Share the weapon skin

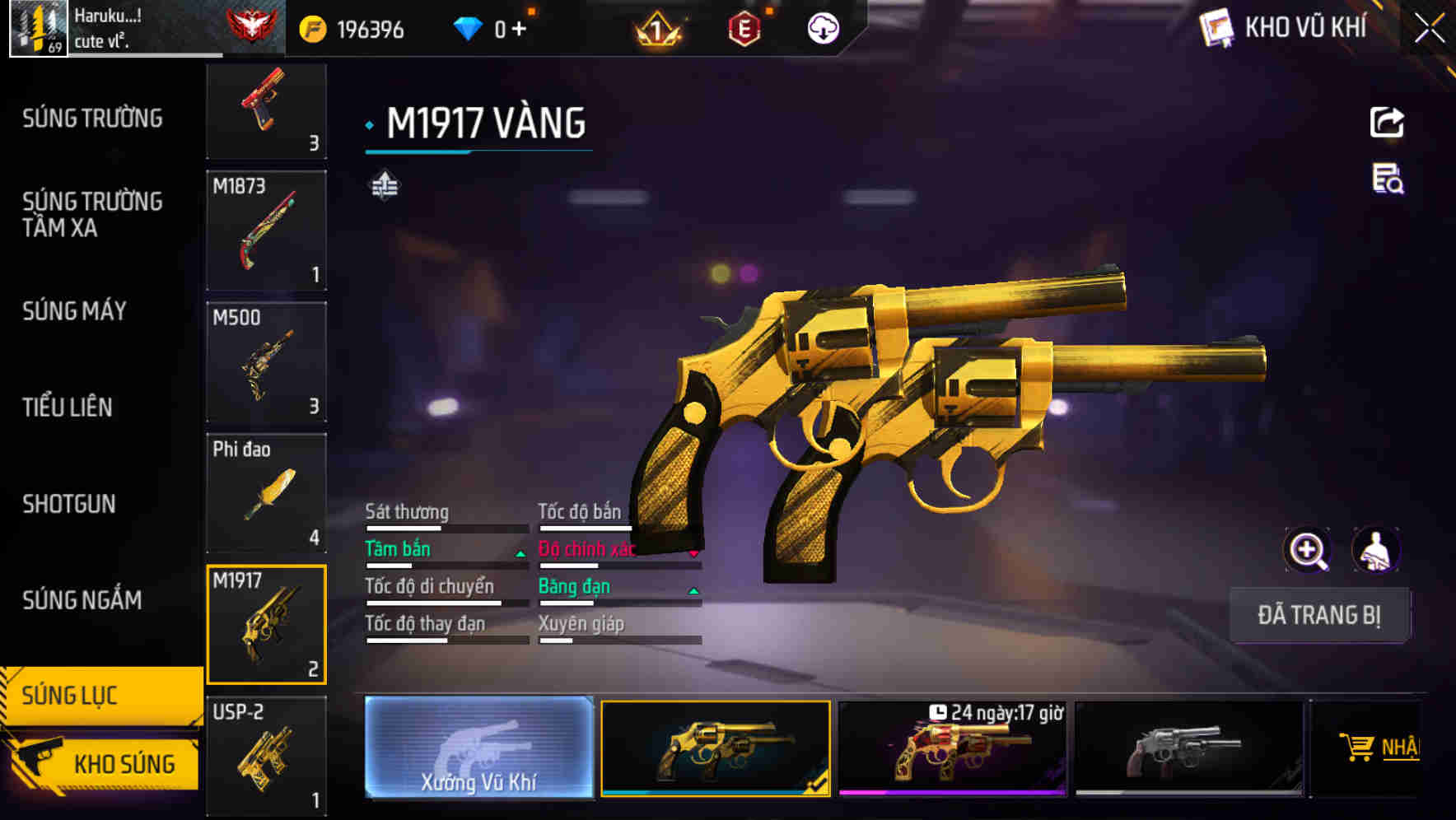(1387, 123)
